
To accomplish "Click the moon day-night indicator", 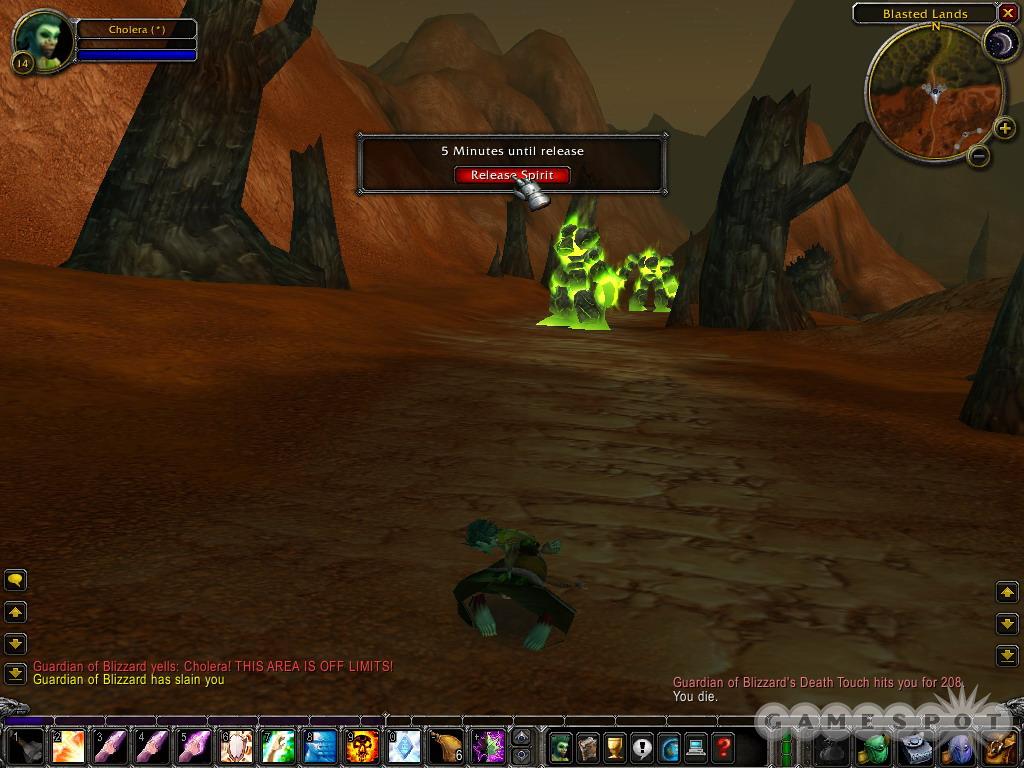I will 1000,42.
